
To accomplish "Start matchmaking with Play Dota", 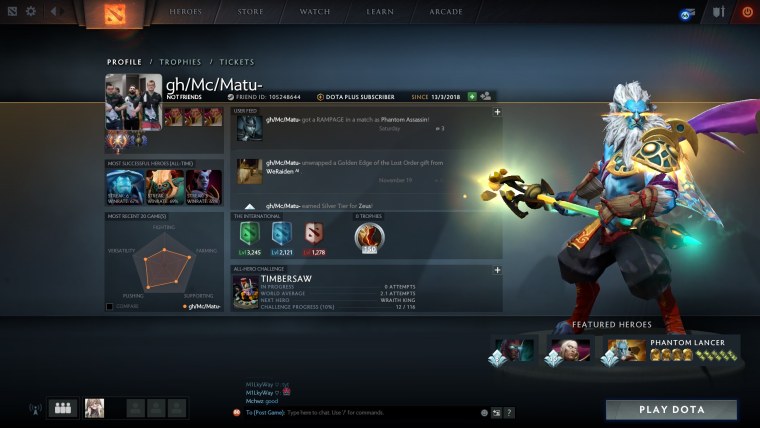I will (671, 410).
